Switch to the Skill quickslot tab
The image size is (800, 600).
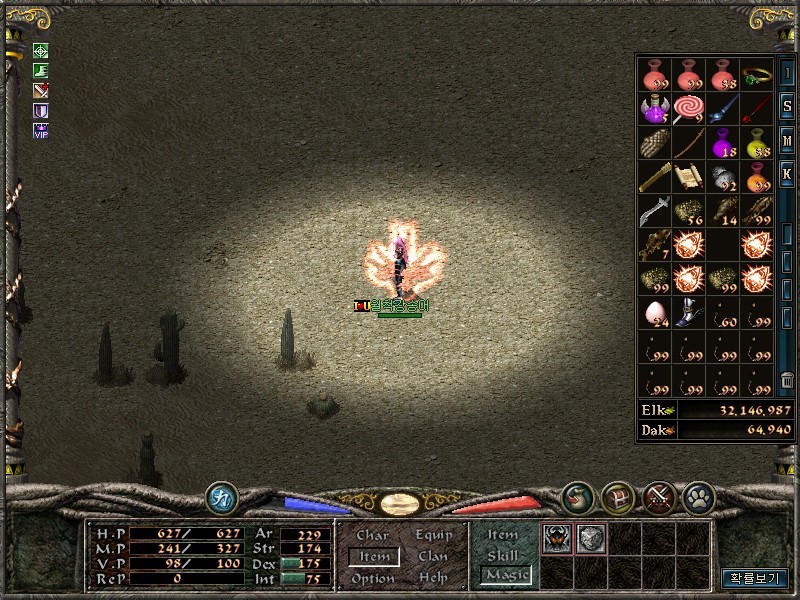click(502, 555)
